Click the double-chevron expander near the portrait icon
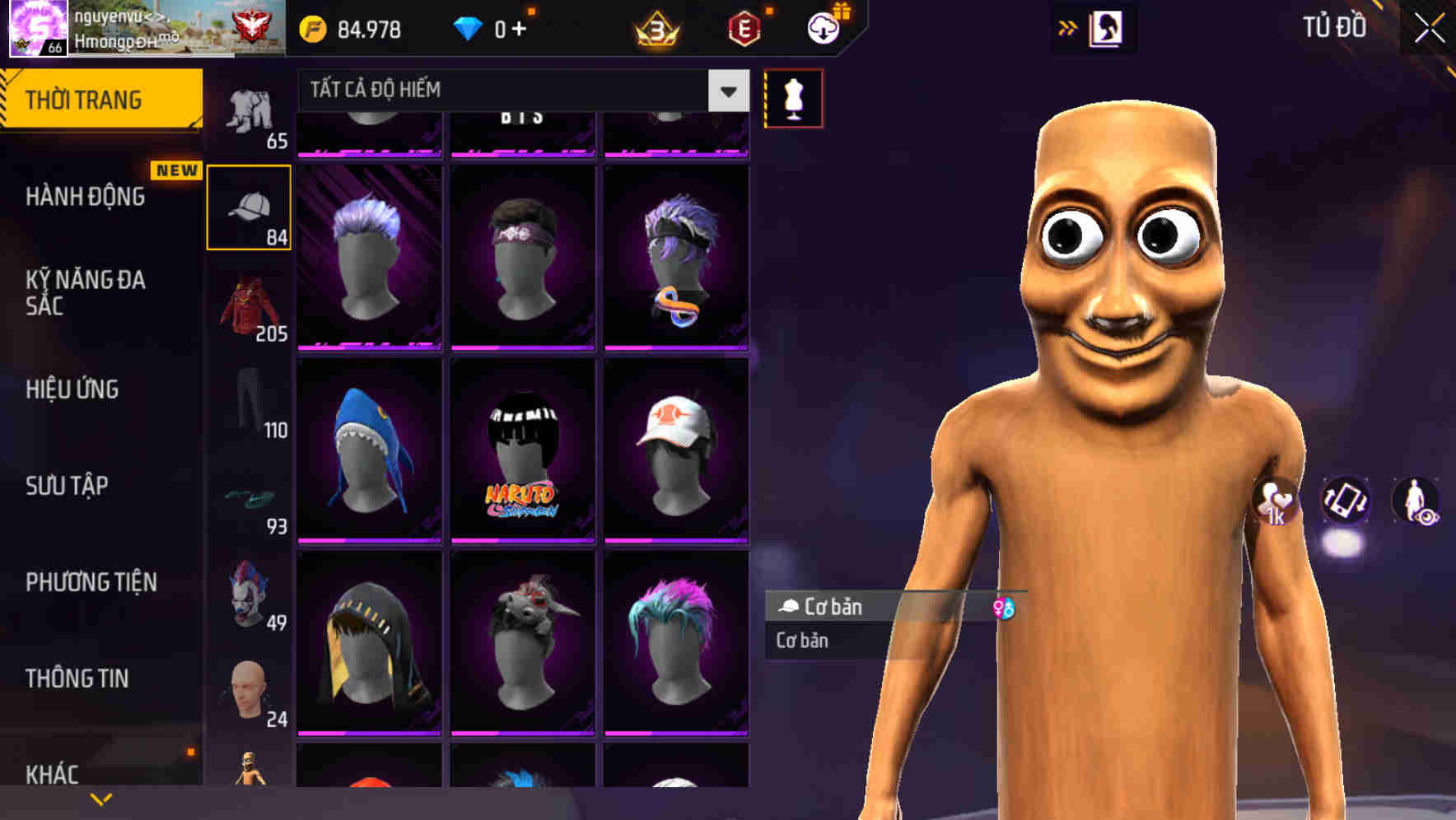 pos(1068,27)
